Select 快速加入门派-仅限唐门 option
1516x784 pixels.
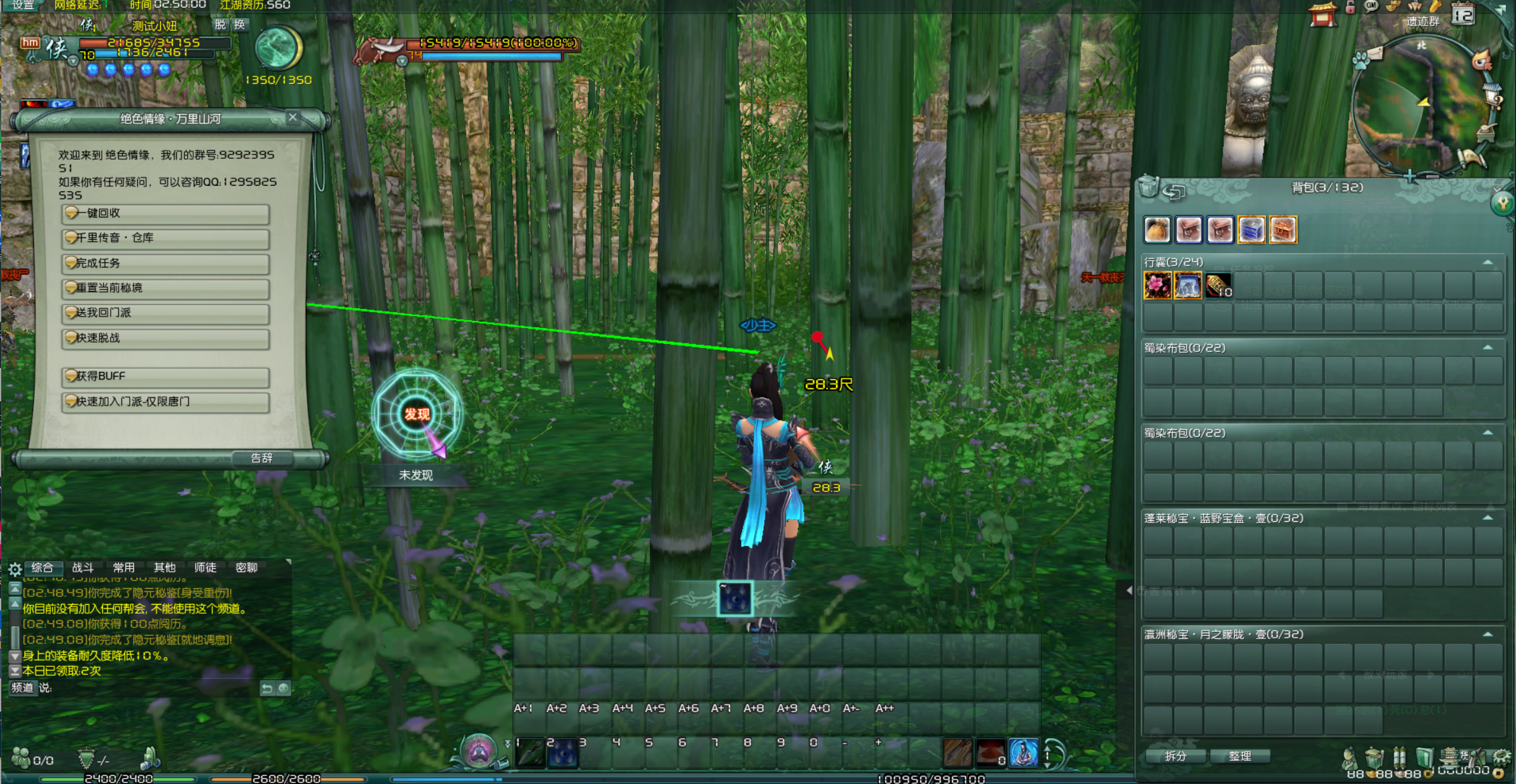(x=165, y=402)
